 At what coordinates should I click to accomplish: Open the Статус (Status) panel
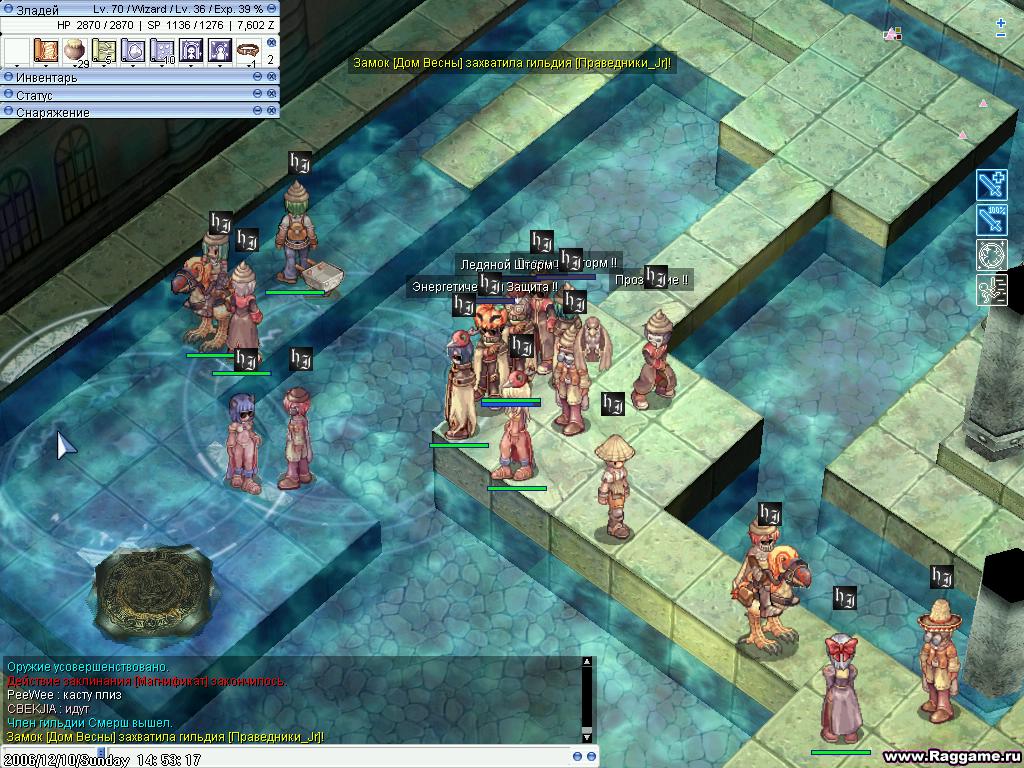click(x=9, y=94)
